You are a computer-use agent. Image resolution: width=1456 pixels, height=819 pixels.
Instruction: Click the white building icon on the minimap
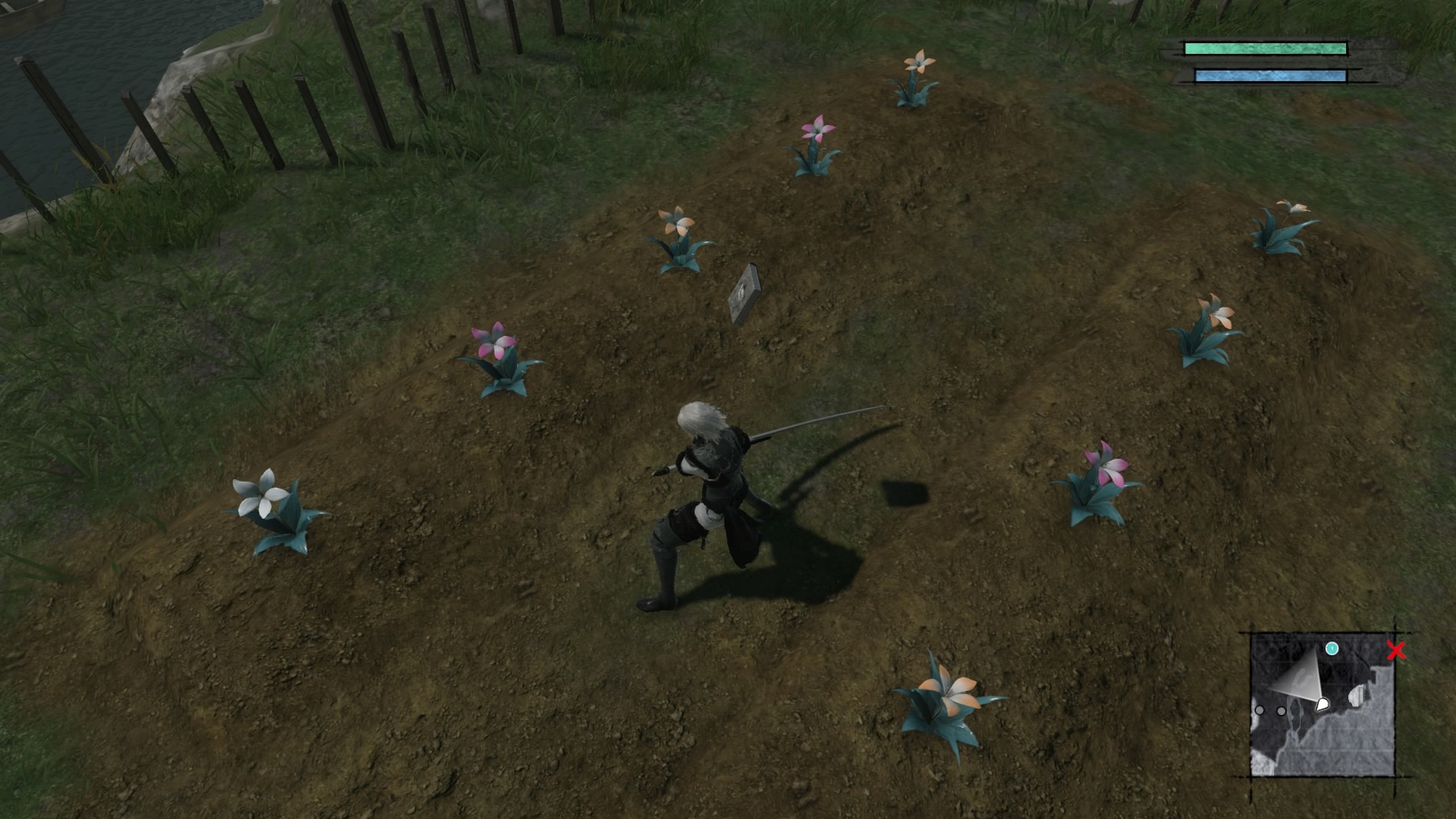1357,696
